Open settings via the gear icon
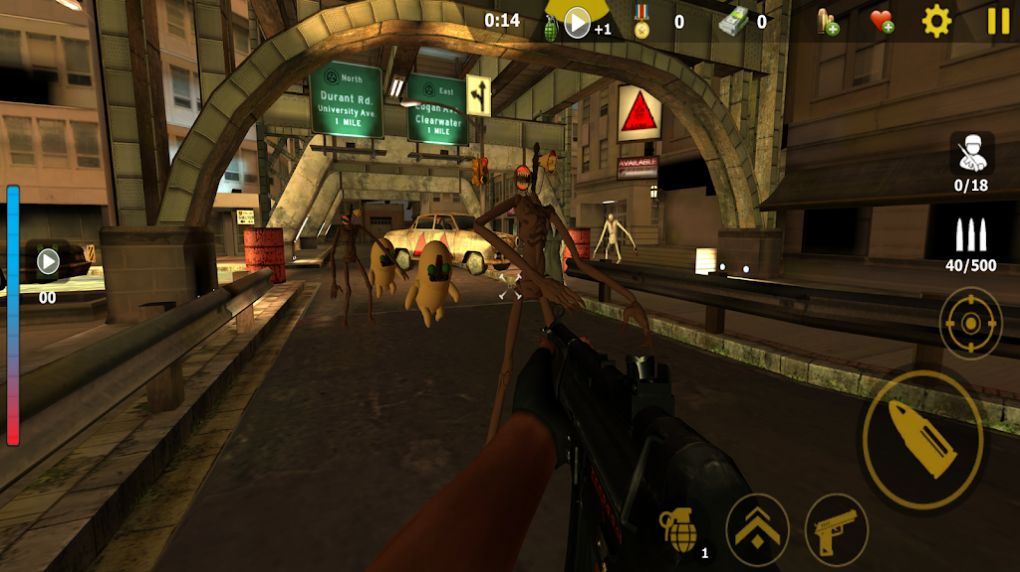1020x572 pixels. pos(937,21)
